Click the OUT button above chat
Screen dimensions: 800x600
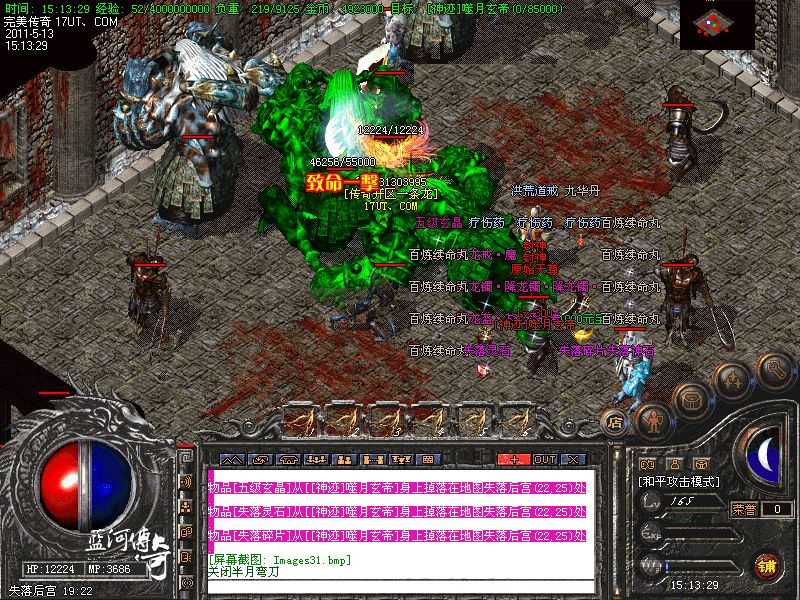click(544, 459)
